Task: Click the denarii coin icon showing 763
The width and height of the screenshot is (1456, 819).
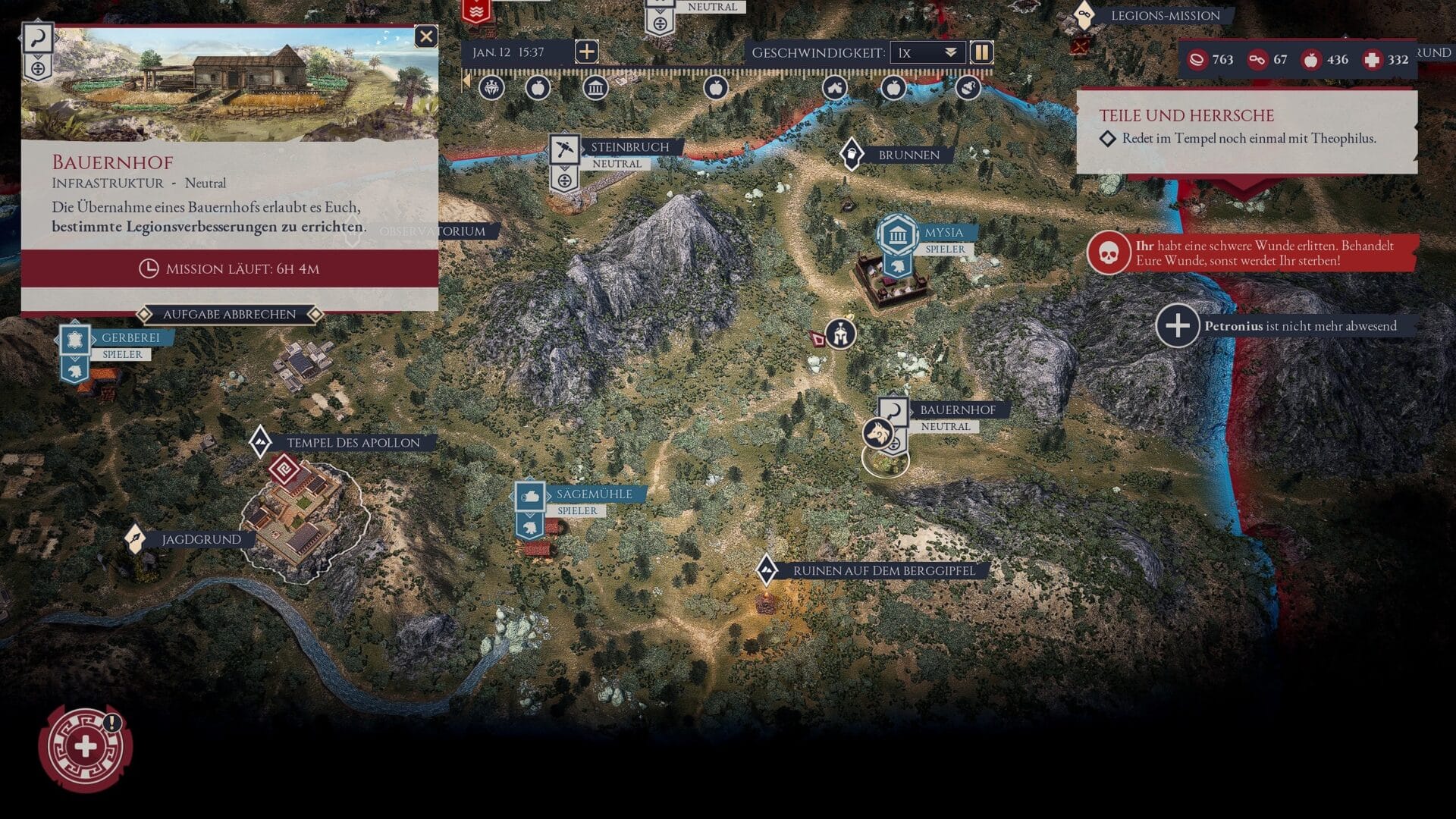Action: pos(1196,60)
